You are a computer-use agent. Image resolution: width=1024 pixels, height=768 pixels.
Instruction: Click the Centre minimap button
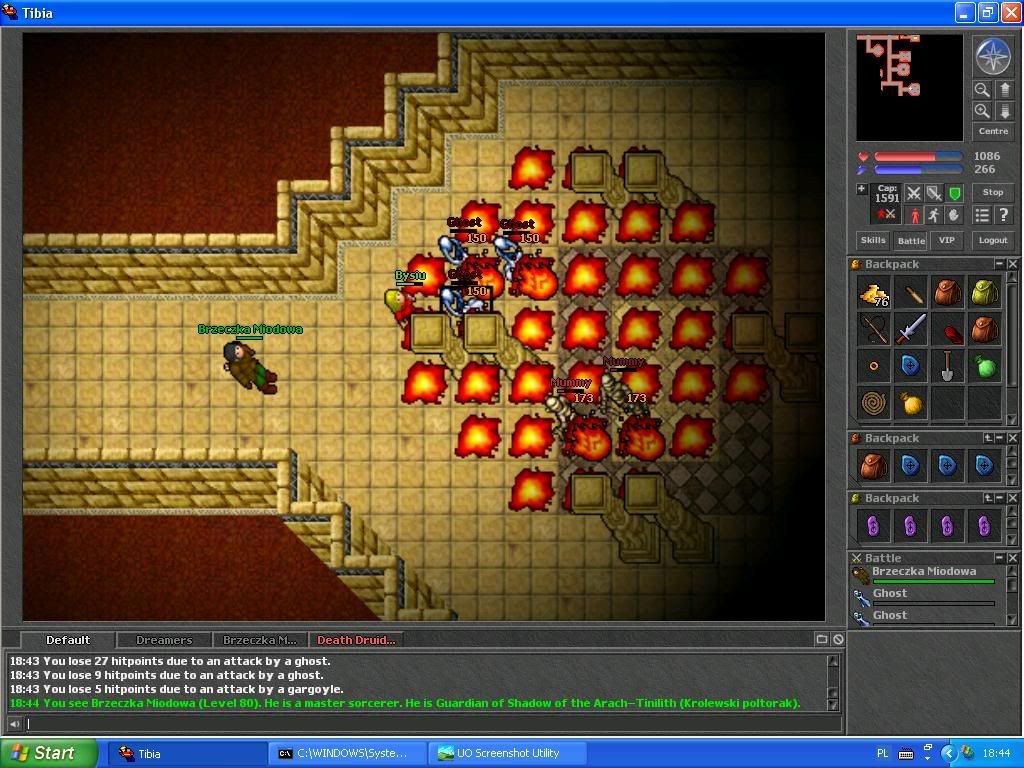coord(993,131)
